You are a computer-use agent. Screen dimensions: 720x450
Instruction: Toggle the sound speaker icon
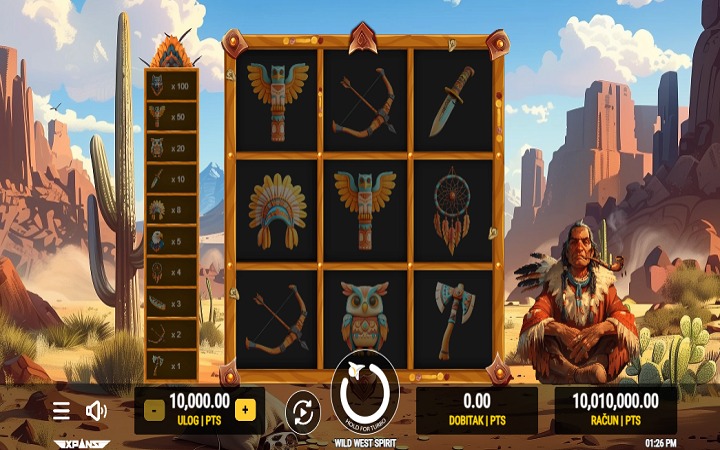pos(96,410)
